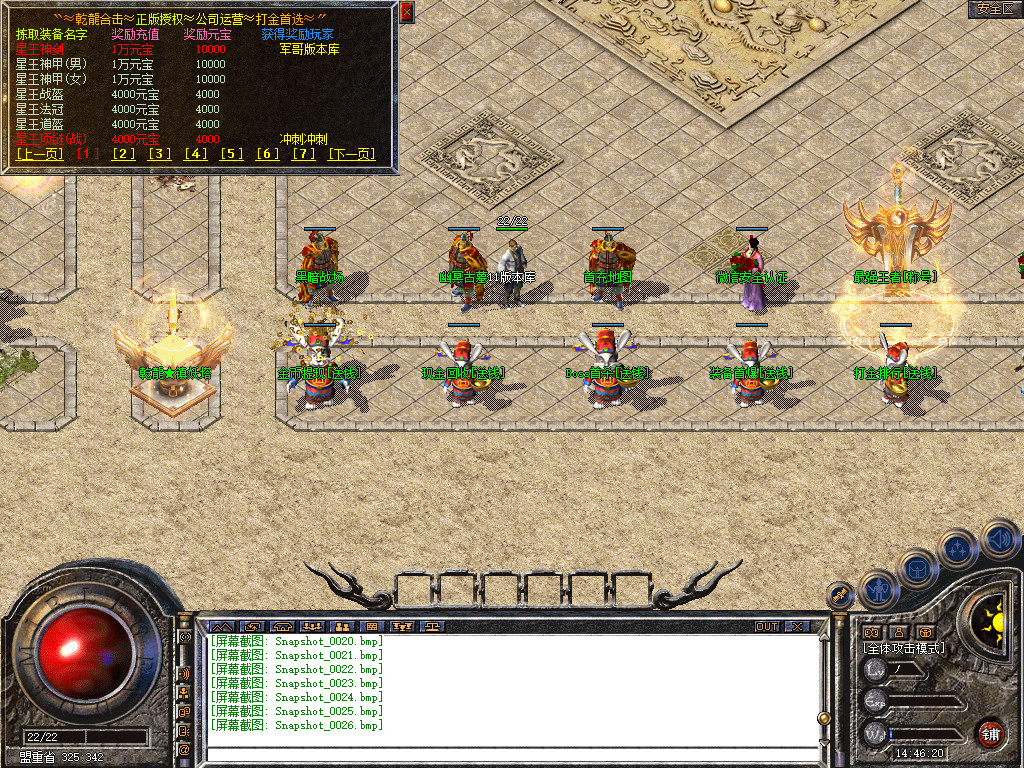Switch the 全体攻击模式 attack mode label

click(904, 648)
